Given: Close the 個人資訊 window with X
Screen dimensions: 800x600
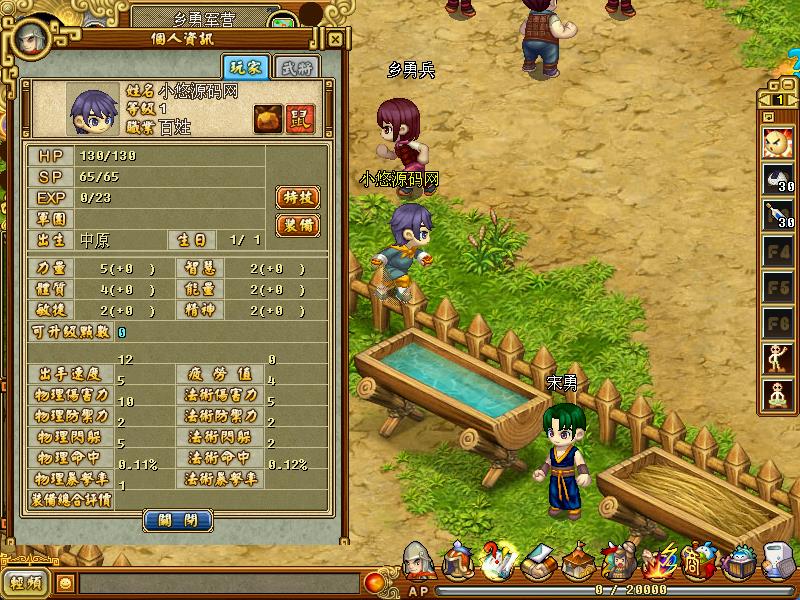Looking at the screenshot, I should 336,39.
